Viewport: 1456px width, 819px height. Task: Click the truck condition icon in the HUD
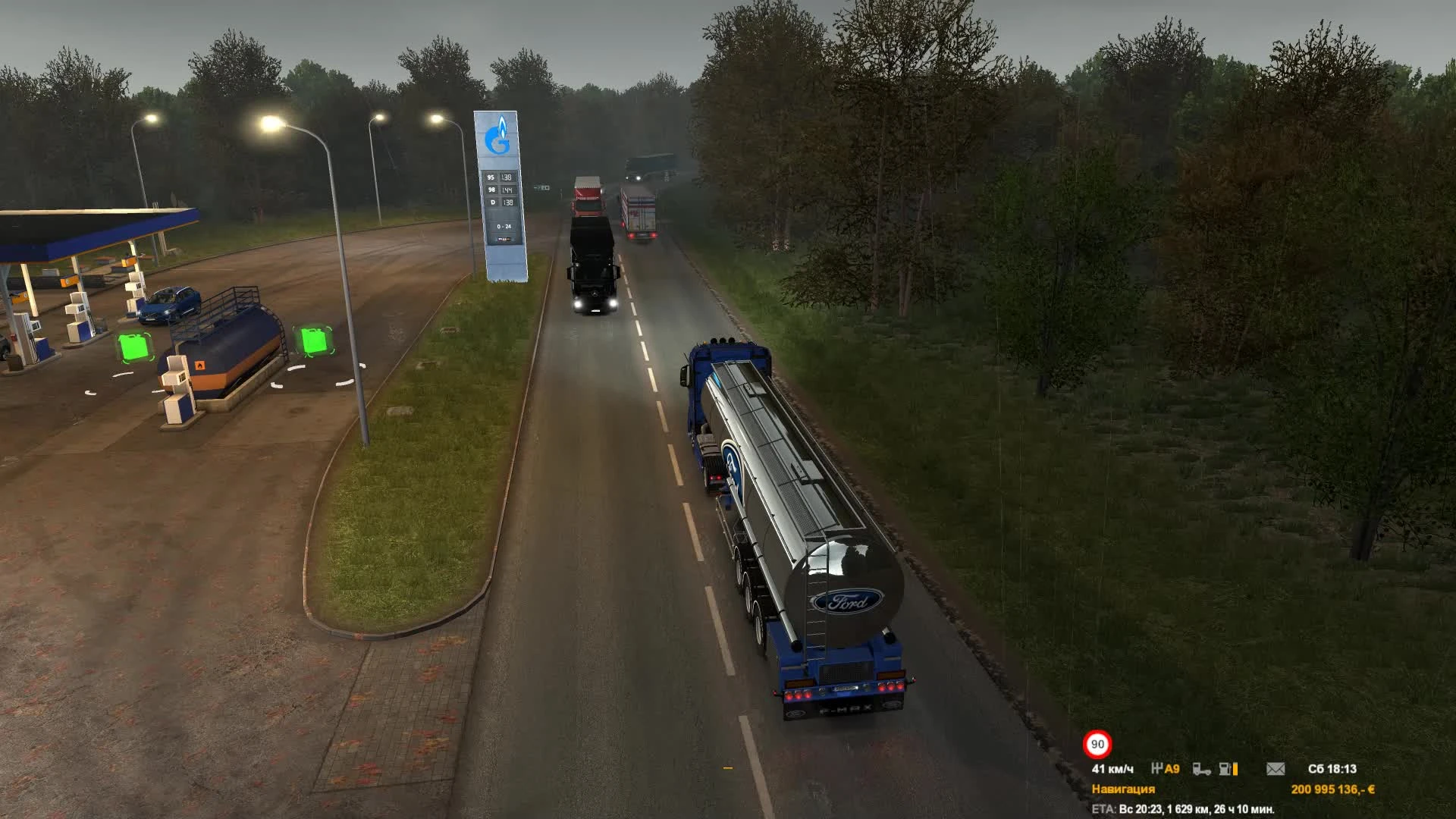(1203, 770)
